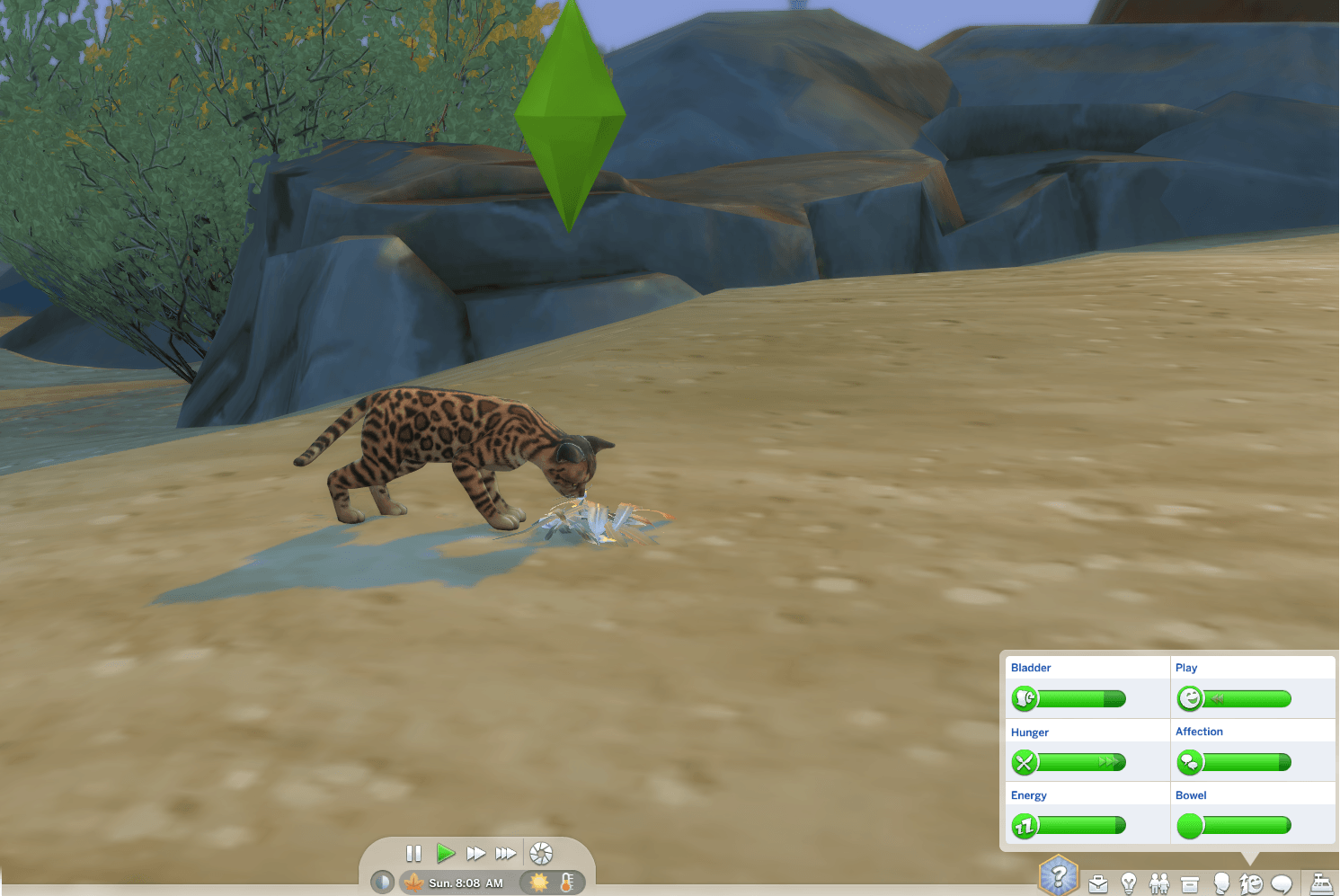
Task: Open the pet's Inventory box icon
Action: (x=1190, y=882)
